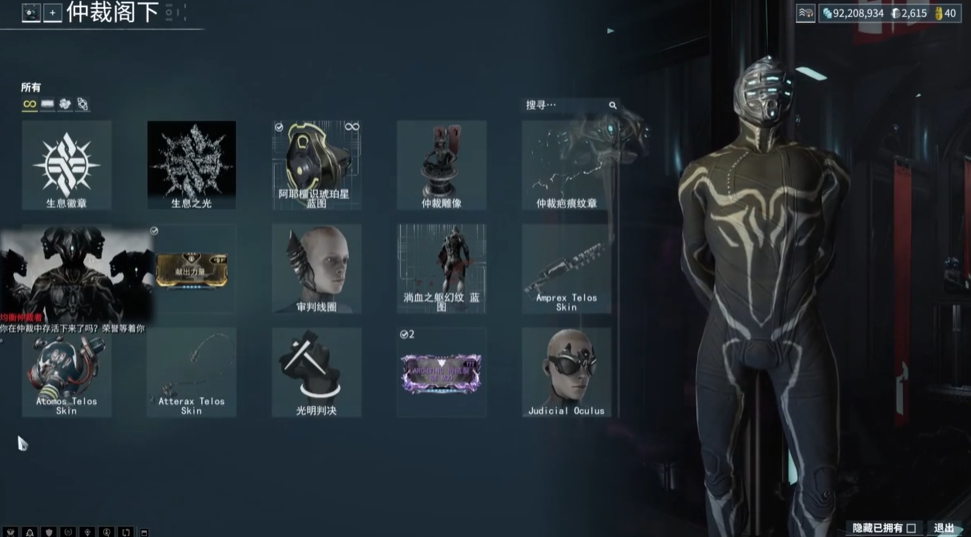Choose the Atomos Telos Skin offering
Viewport: 971px width, 537px height.
(x=66, y=372)
